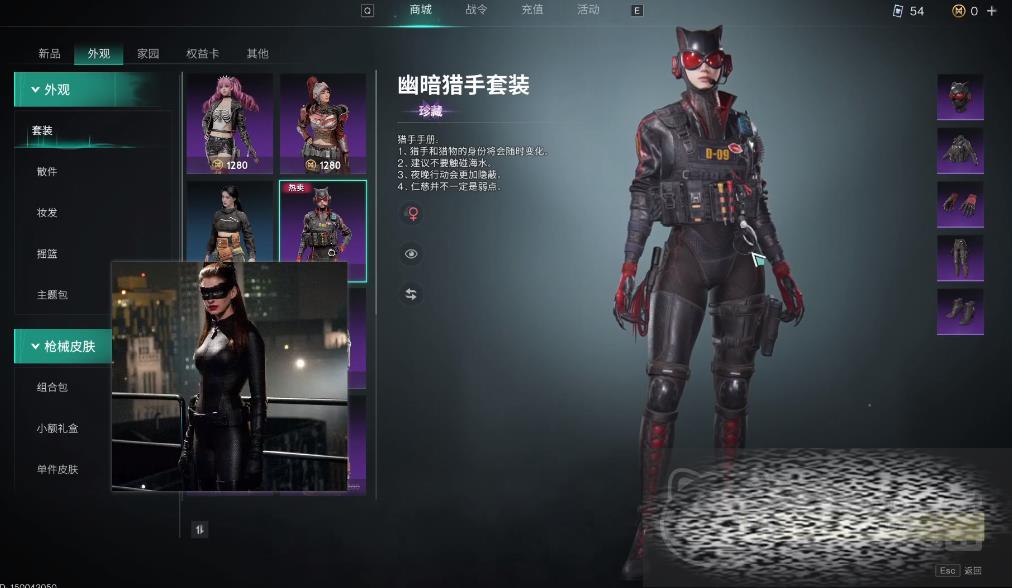Choose 散件 in the left menu

[47, 172]
